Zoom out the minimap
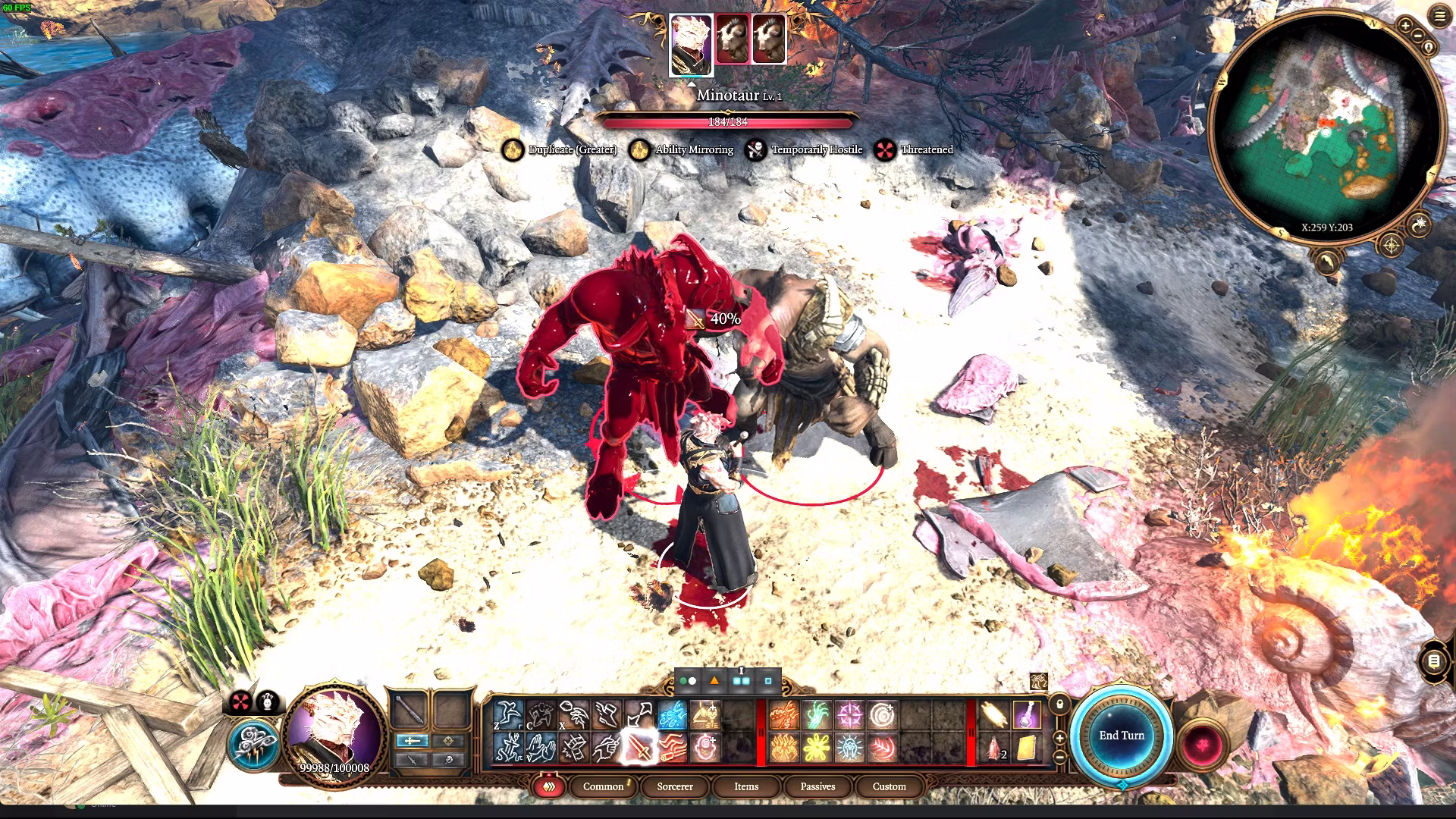1456x819 pixels. (x=1417, y=36)
